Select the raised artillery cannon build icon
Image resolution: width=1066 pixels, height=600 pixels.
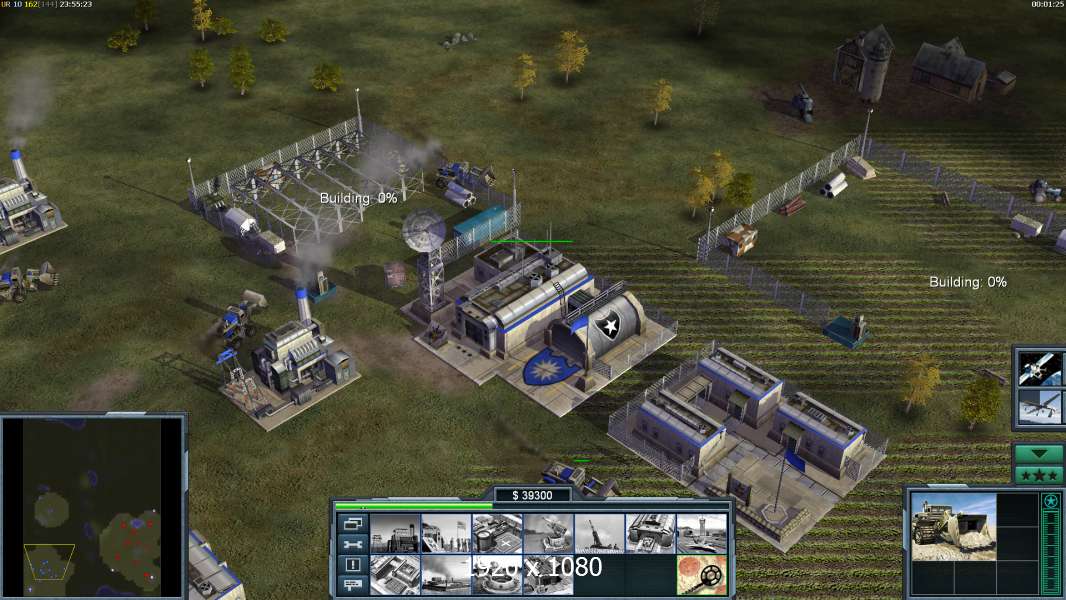(x=599, y=533)
